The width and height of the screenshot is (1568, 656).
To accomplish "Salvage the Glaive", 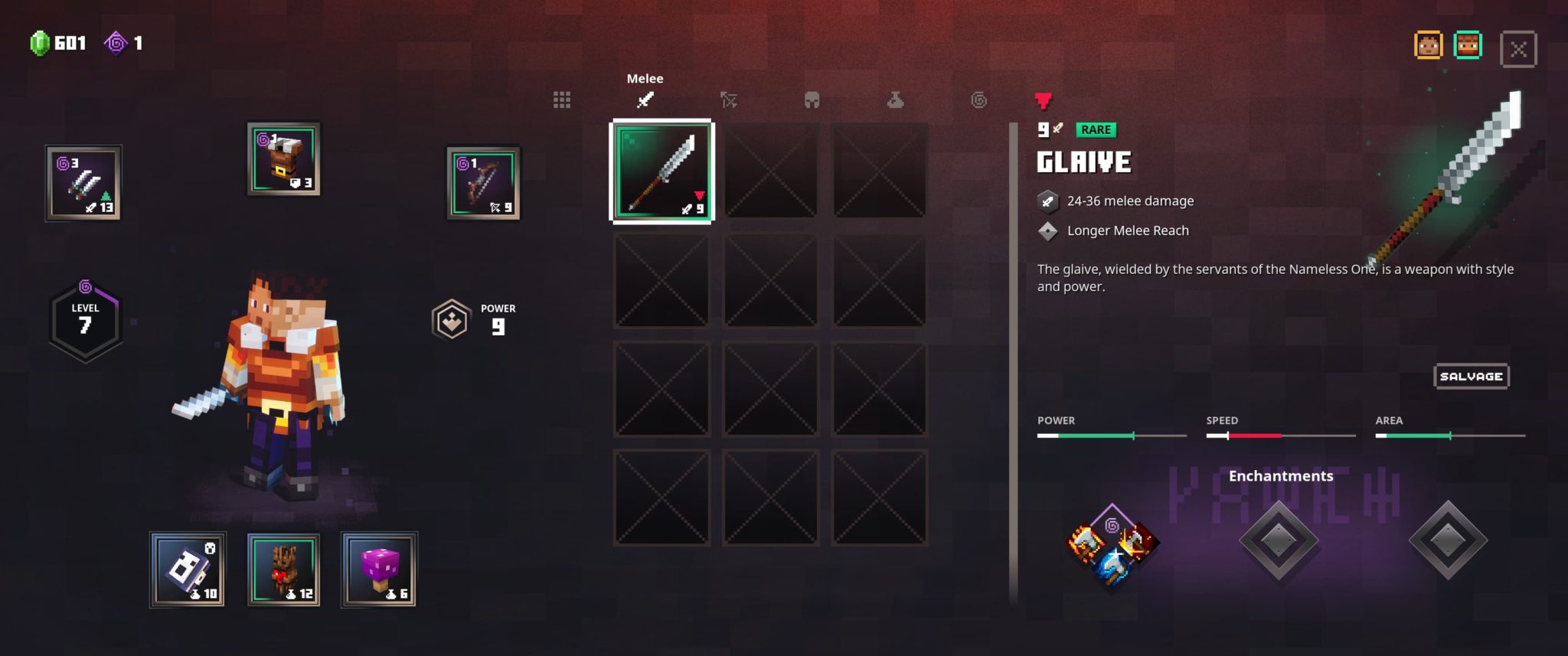I will pyautogui.click(x=1470, y=376).
